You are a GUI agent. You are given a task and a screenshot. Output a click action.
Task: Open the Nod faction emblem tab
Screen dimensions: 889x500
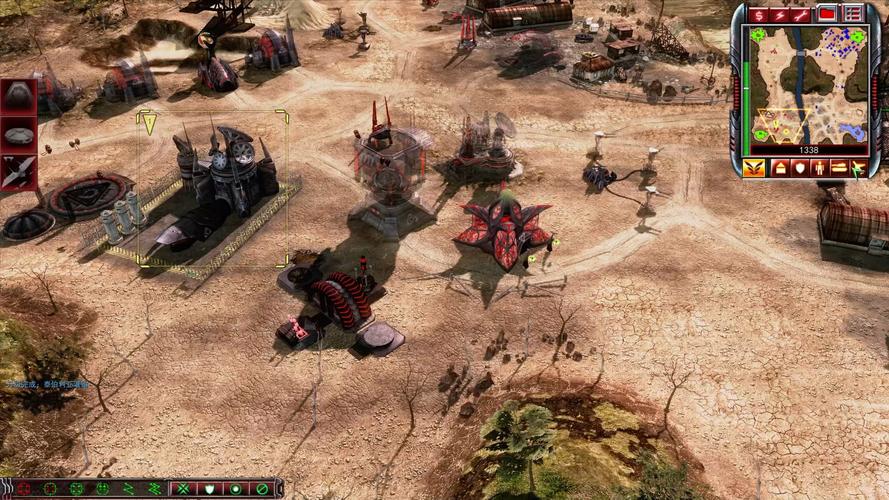[x=755, y=168]
